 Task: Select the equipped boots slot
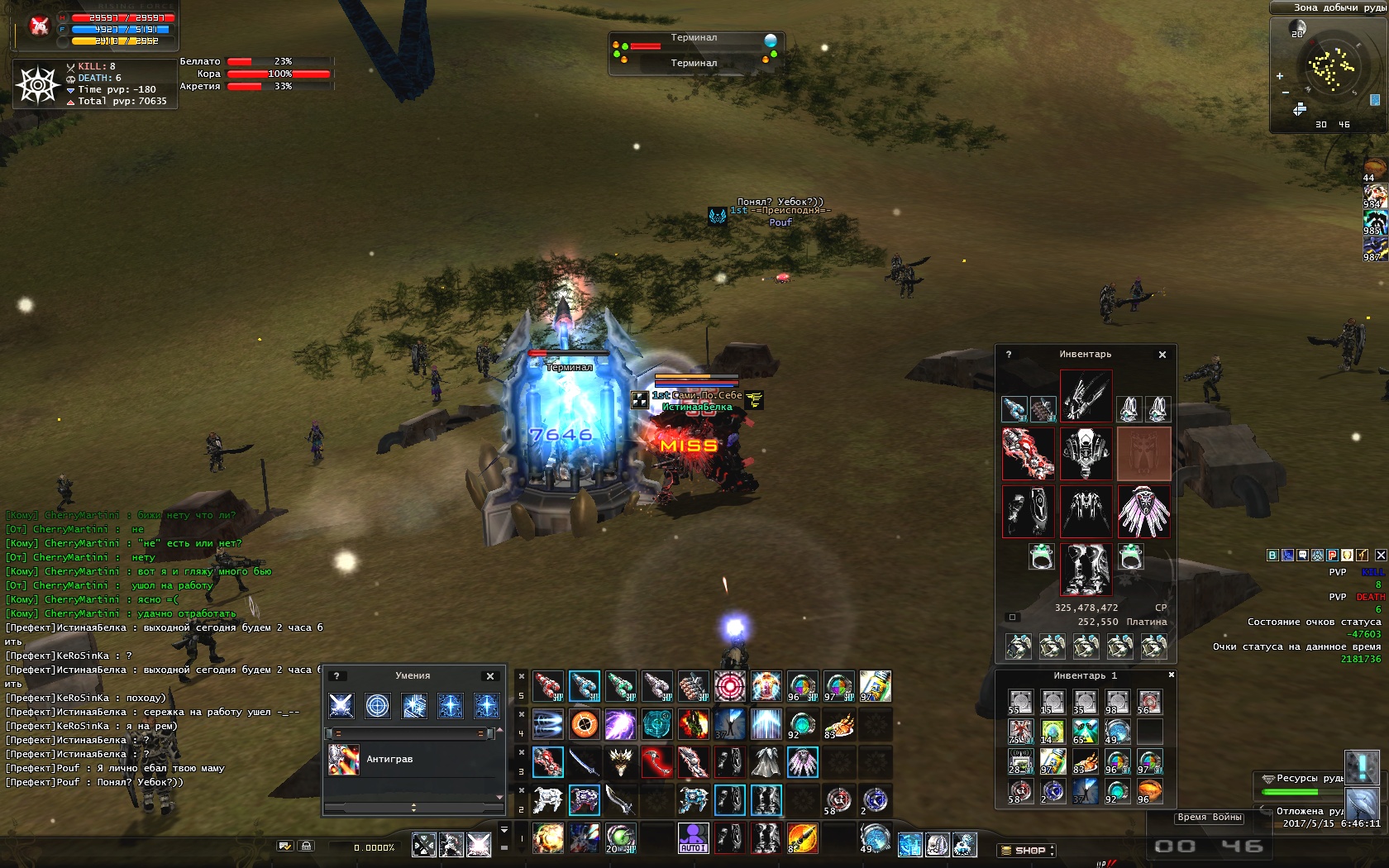(1086, 569)
